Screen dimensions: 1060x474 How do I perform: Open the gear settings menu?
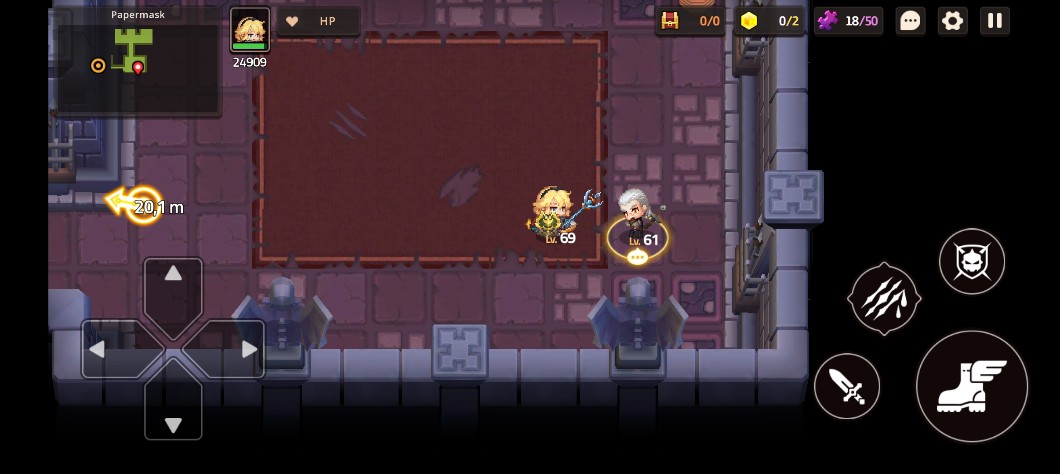[952, 21]
